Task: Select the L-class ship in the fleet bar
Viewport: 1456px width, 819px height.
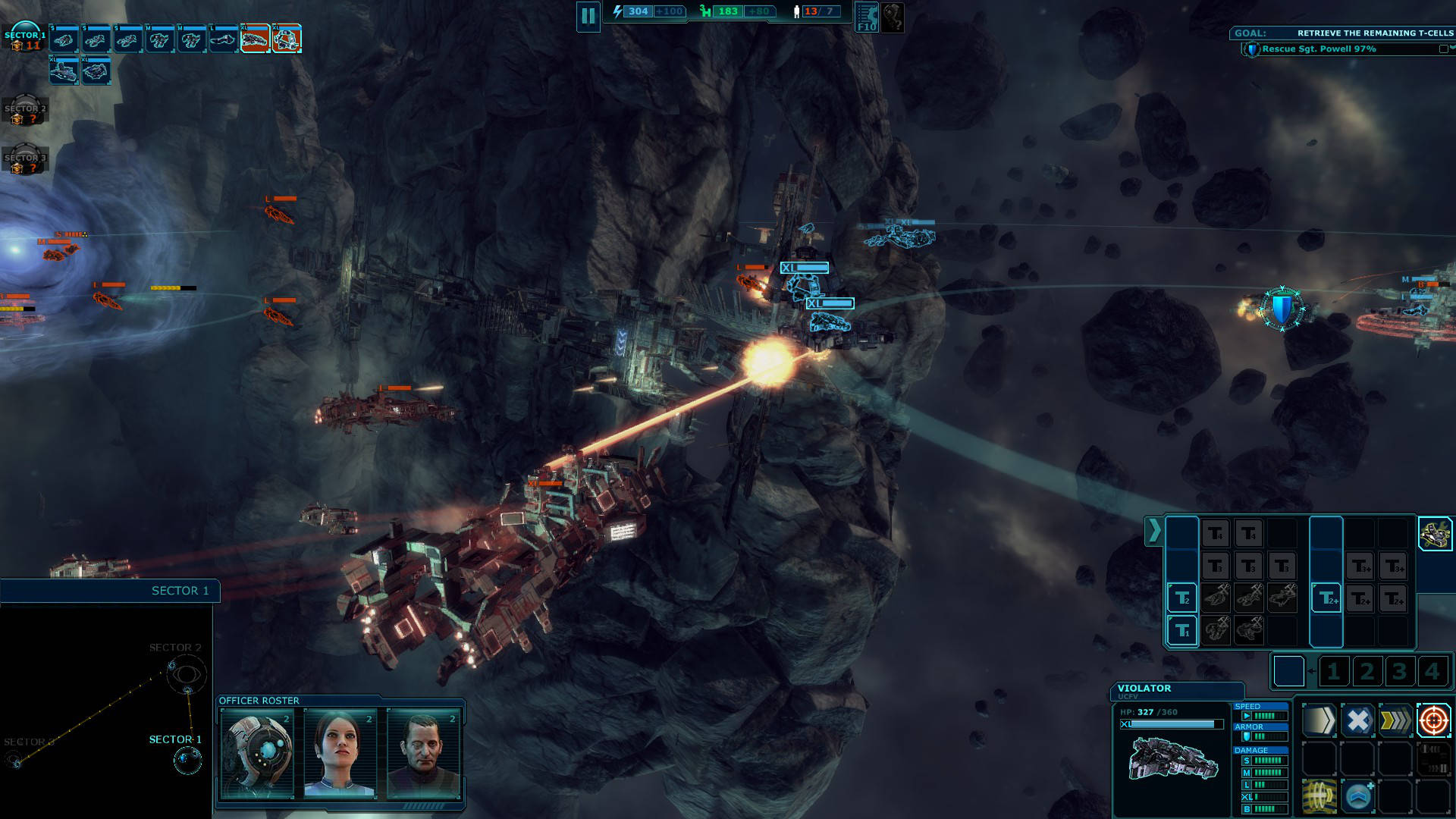Action: point(223,39)
